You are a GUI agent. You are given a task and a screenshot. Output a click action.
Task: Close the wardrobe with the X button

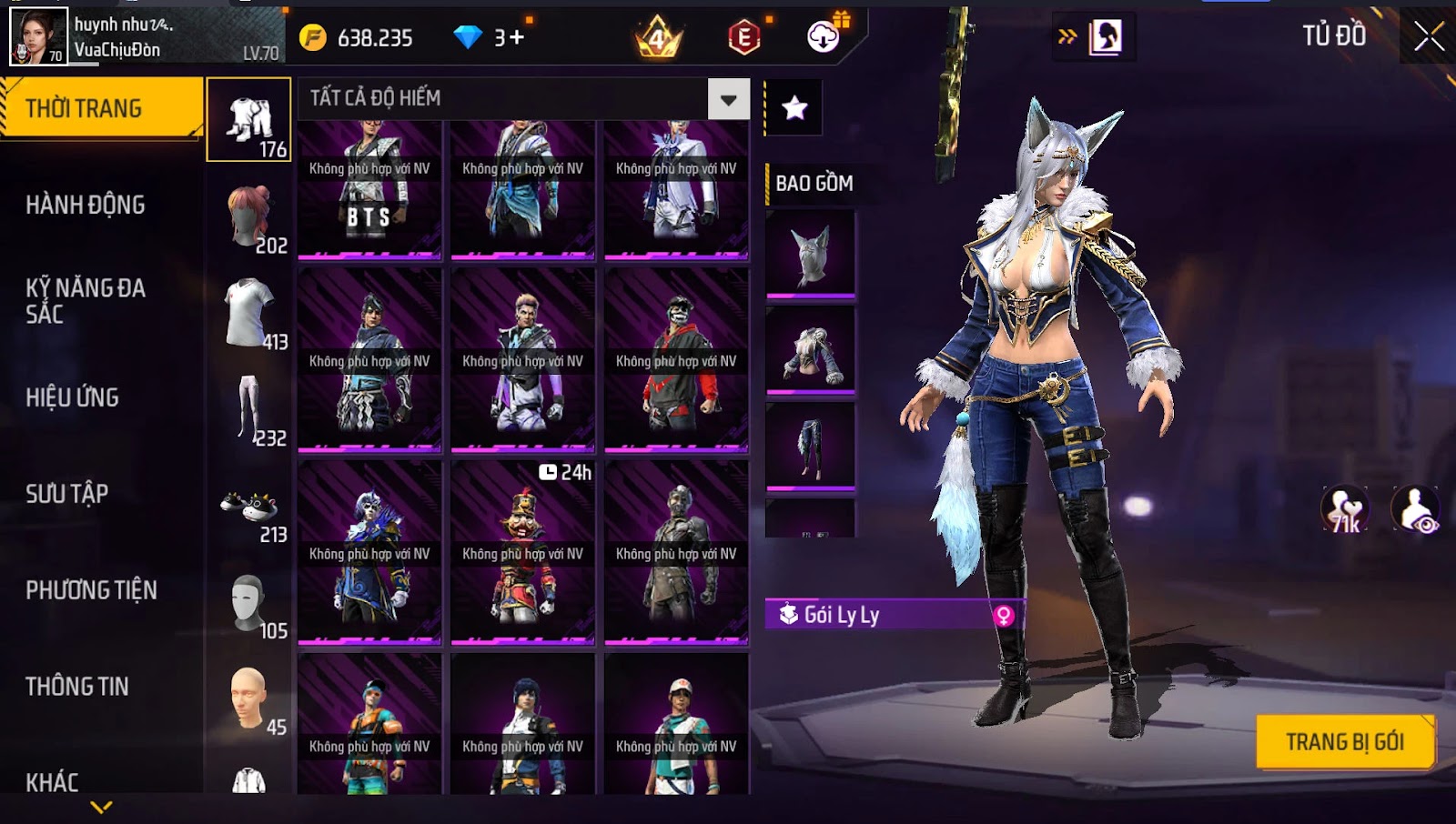pyautogui.click(x=1429, y=36)
